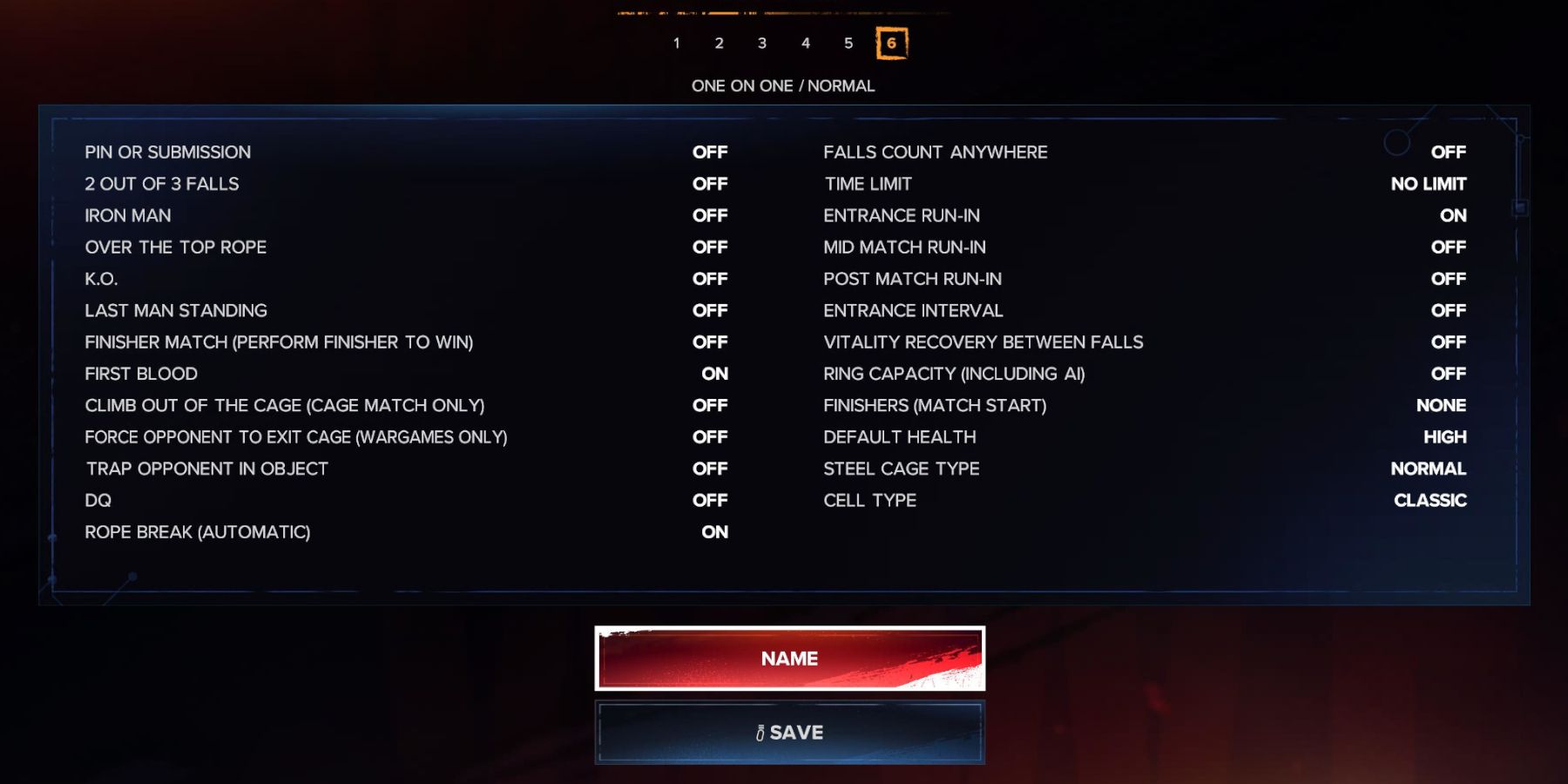This screenshot has width=1568, height=784.
Task: Turn on FALLS COUNT ANYWHERE
Action: (x=1449, y=152)
